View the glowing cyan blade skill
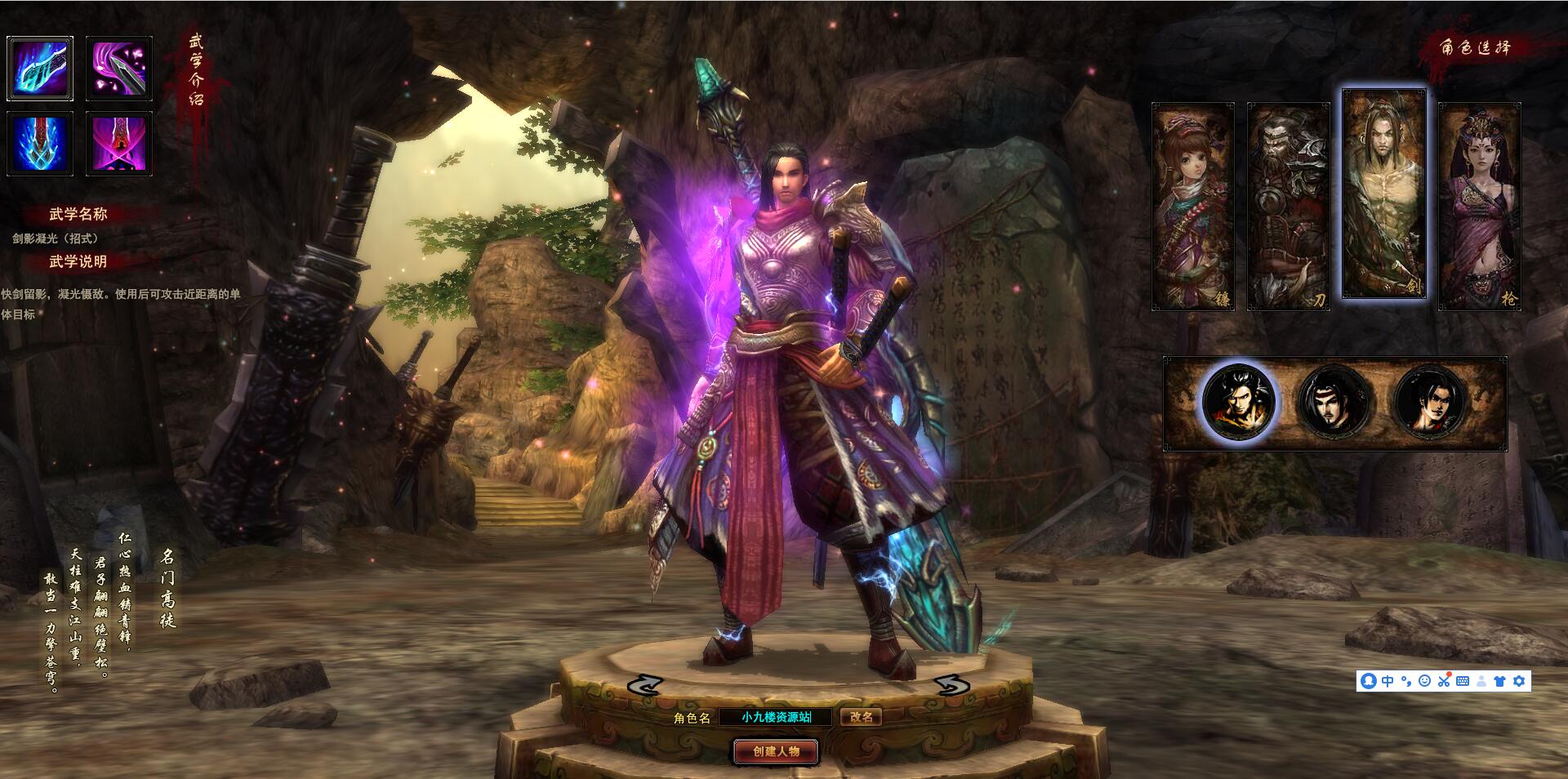The height and width of the screenshot is (779, 1568). click(x=40, y=69)
